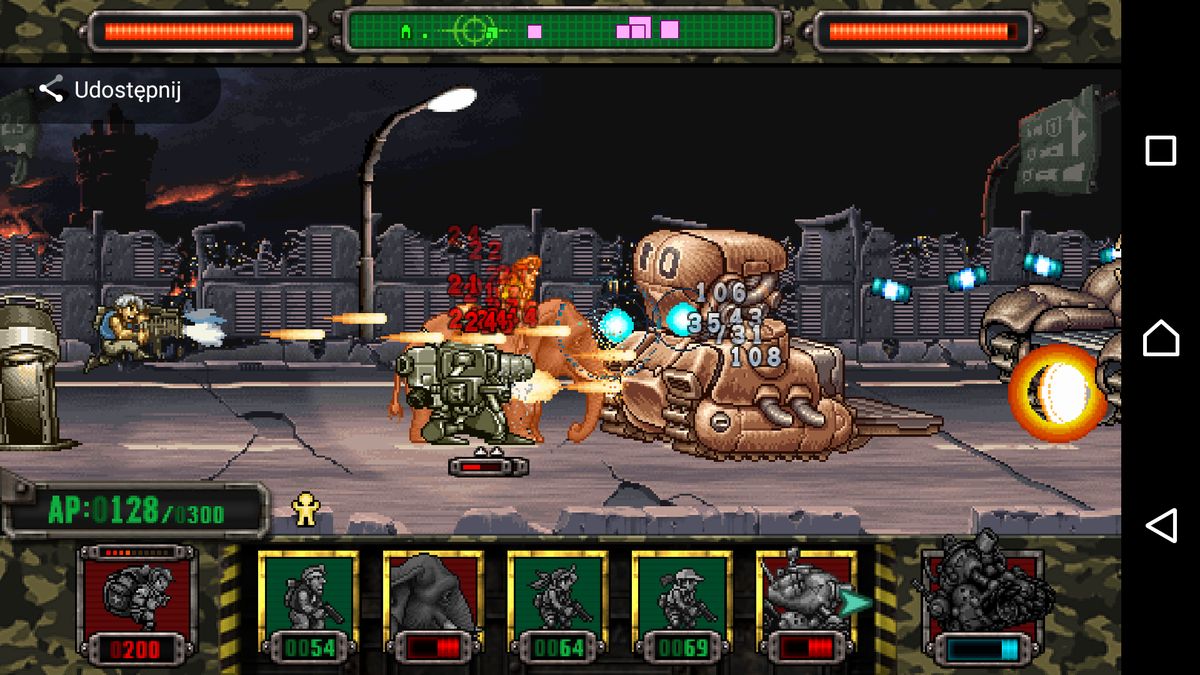Fire the Metal Slug special attack
This screenshot has width=1200, height=675.
[x=984, y=598]
